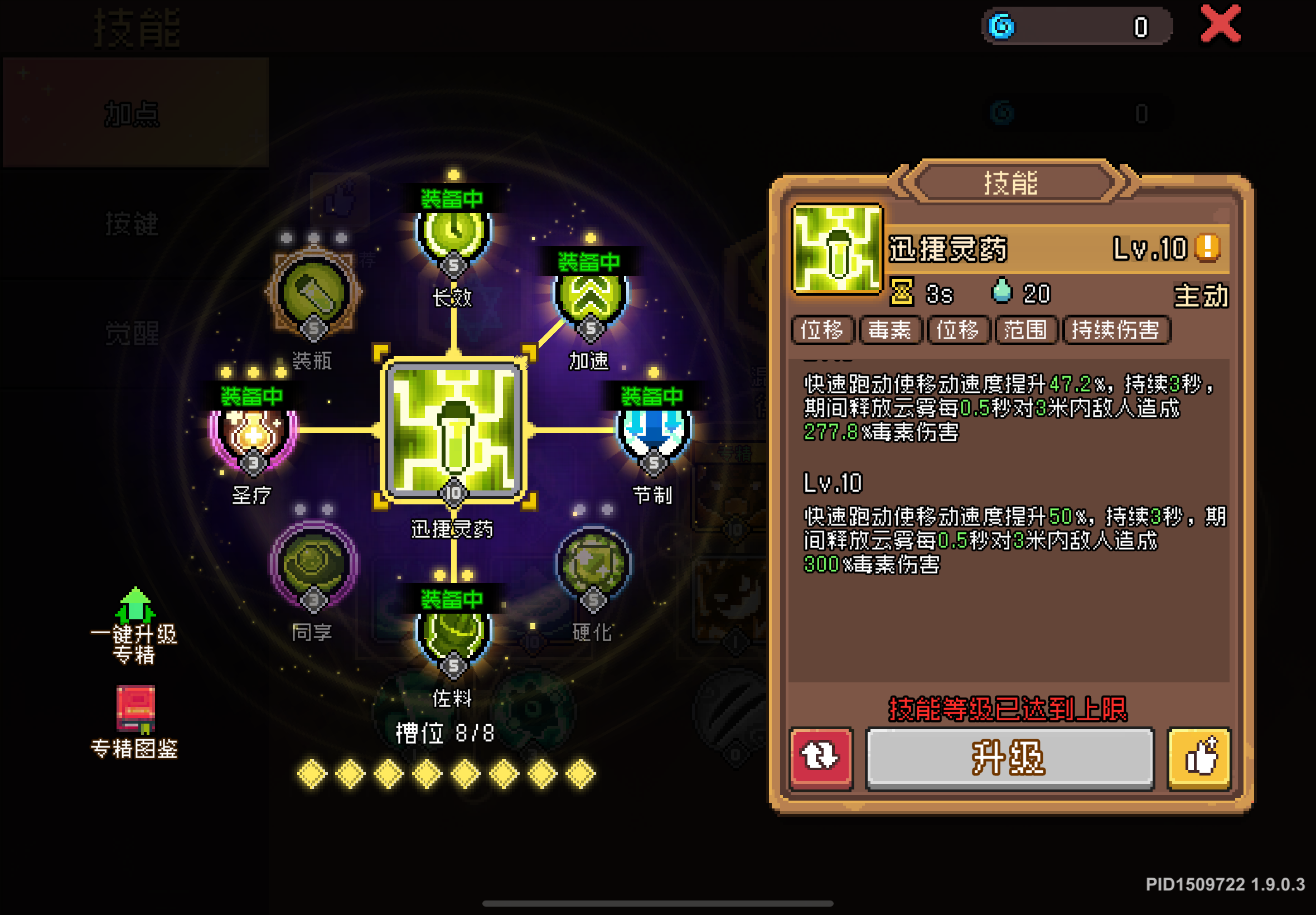Click the blue currency icon at top
This screenshot has width=1316, height=915.
999,26
